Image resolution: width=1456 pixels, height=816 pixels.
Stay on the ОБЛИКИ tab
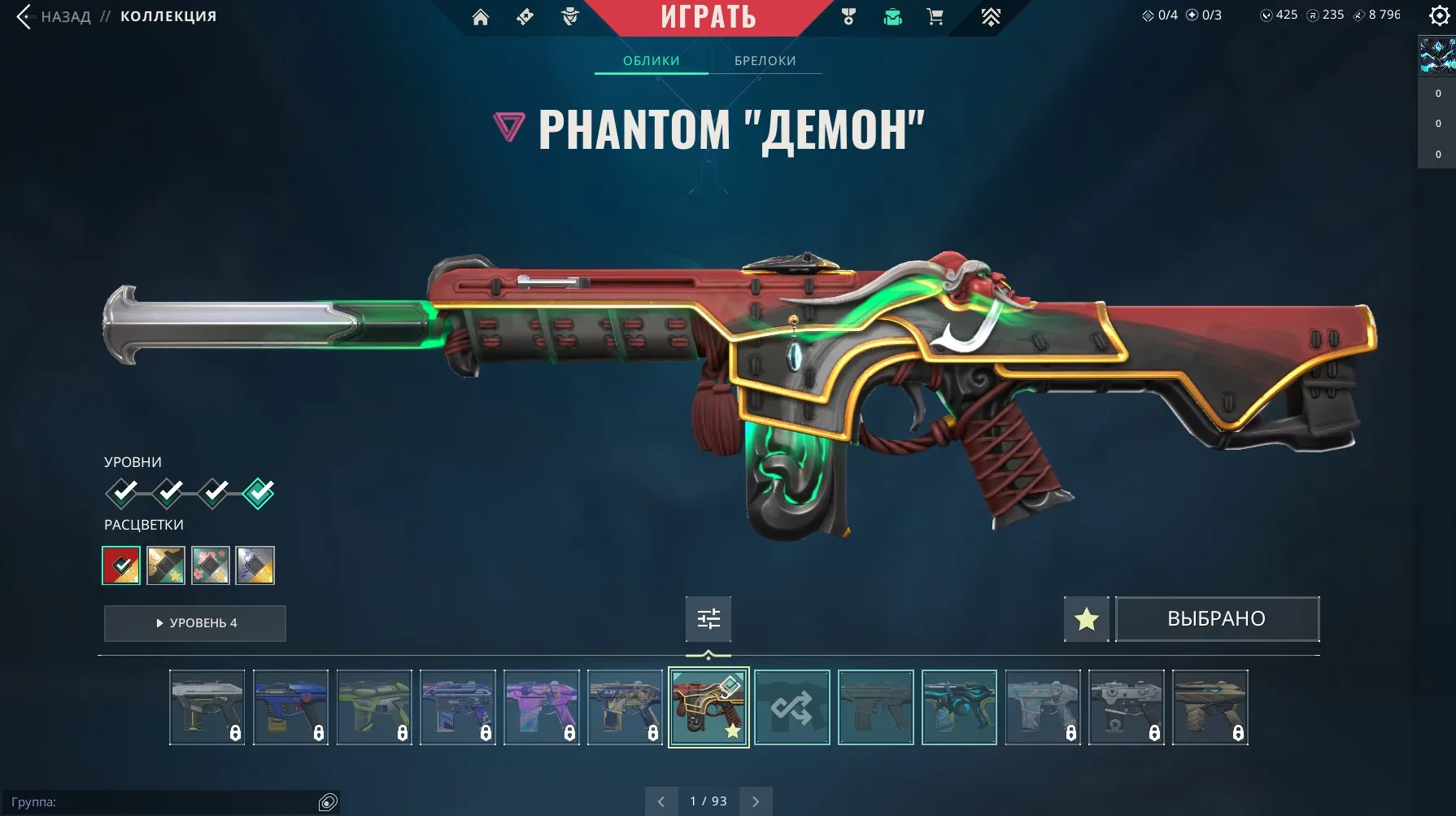(x=651, y=60)
